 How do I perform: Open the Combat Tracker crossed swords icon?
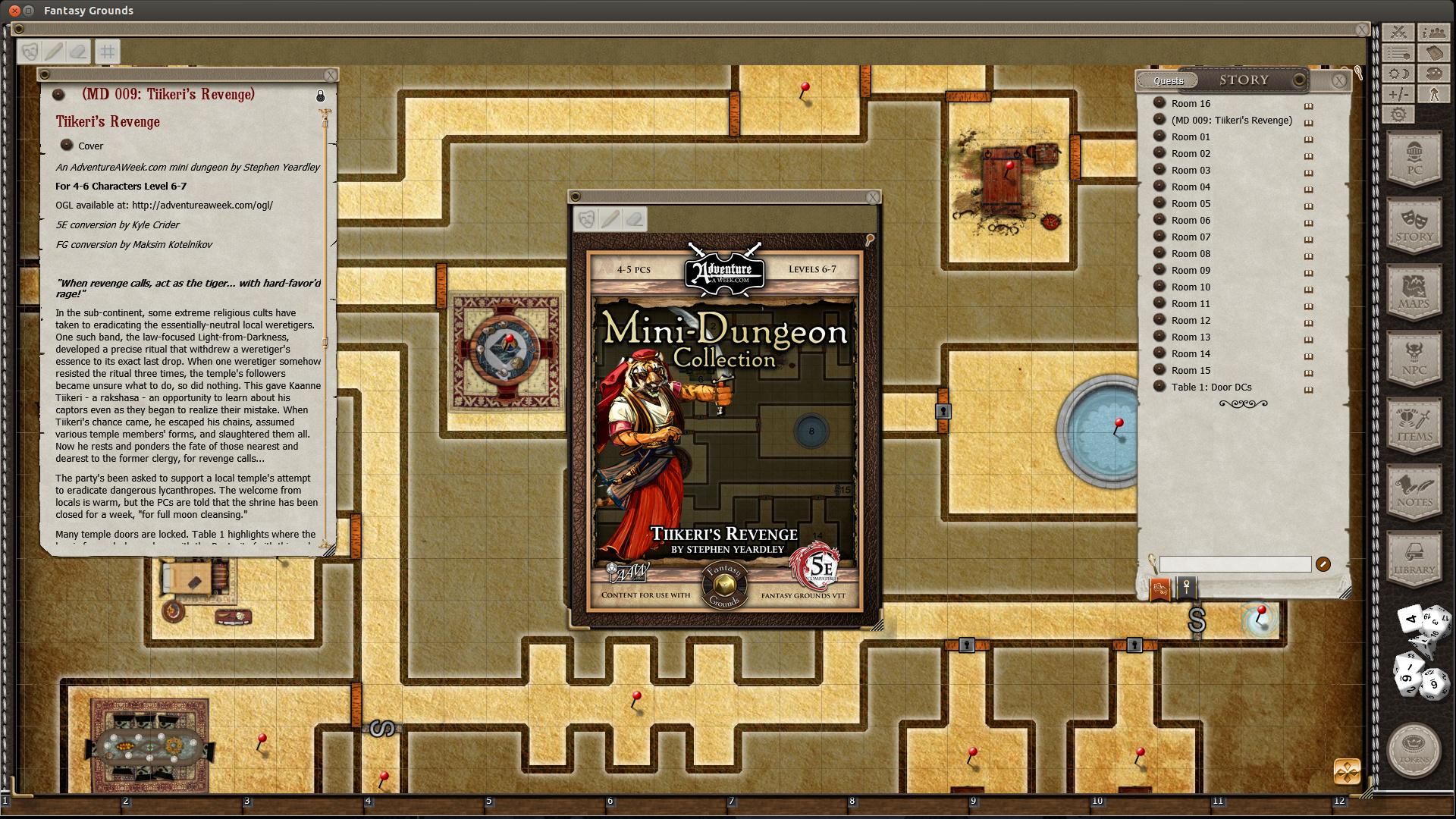1398,32
